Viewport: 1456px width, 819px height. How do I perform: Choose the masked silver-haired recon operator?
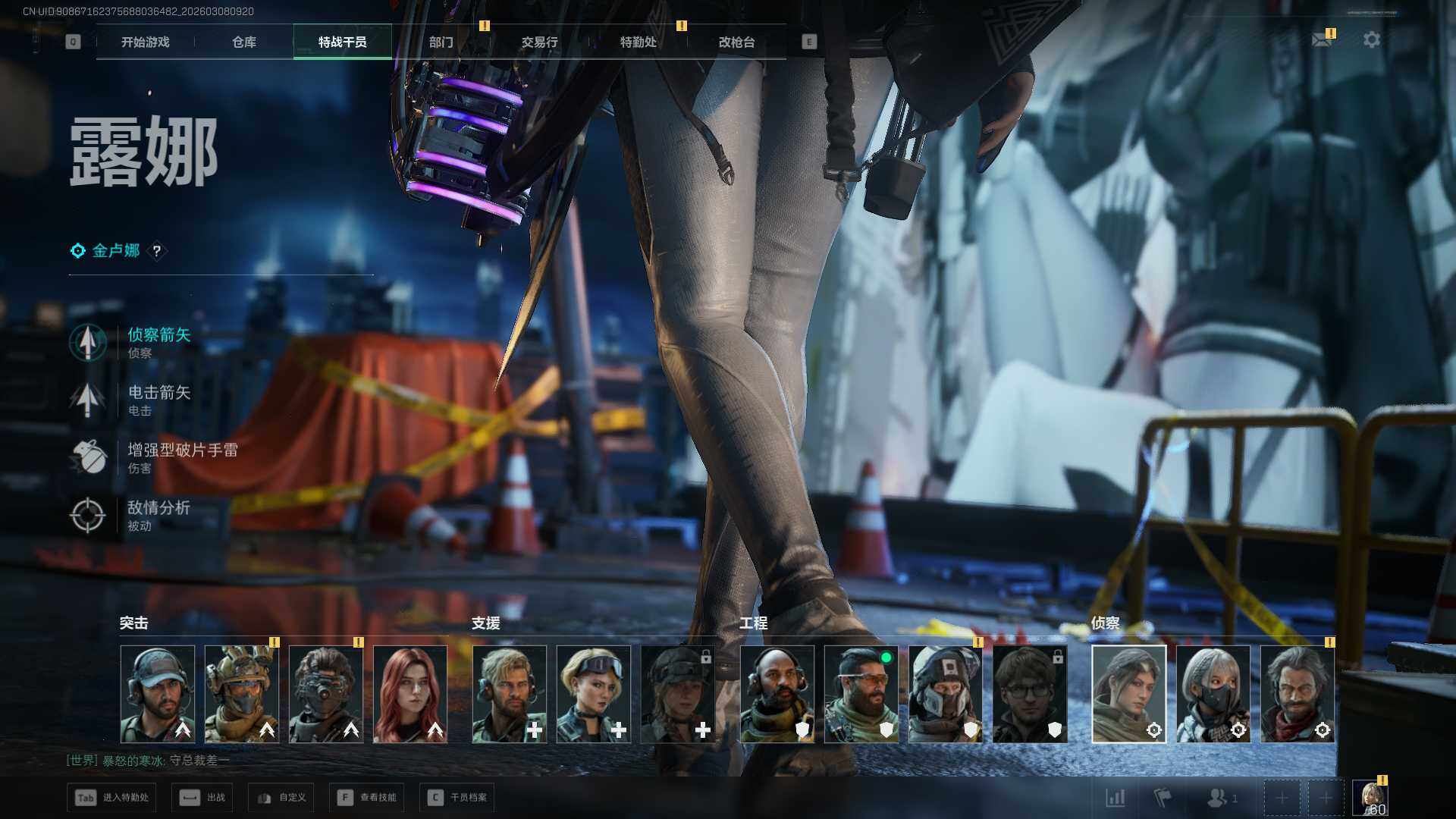tap(1213, 694)
